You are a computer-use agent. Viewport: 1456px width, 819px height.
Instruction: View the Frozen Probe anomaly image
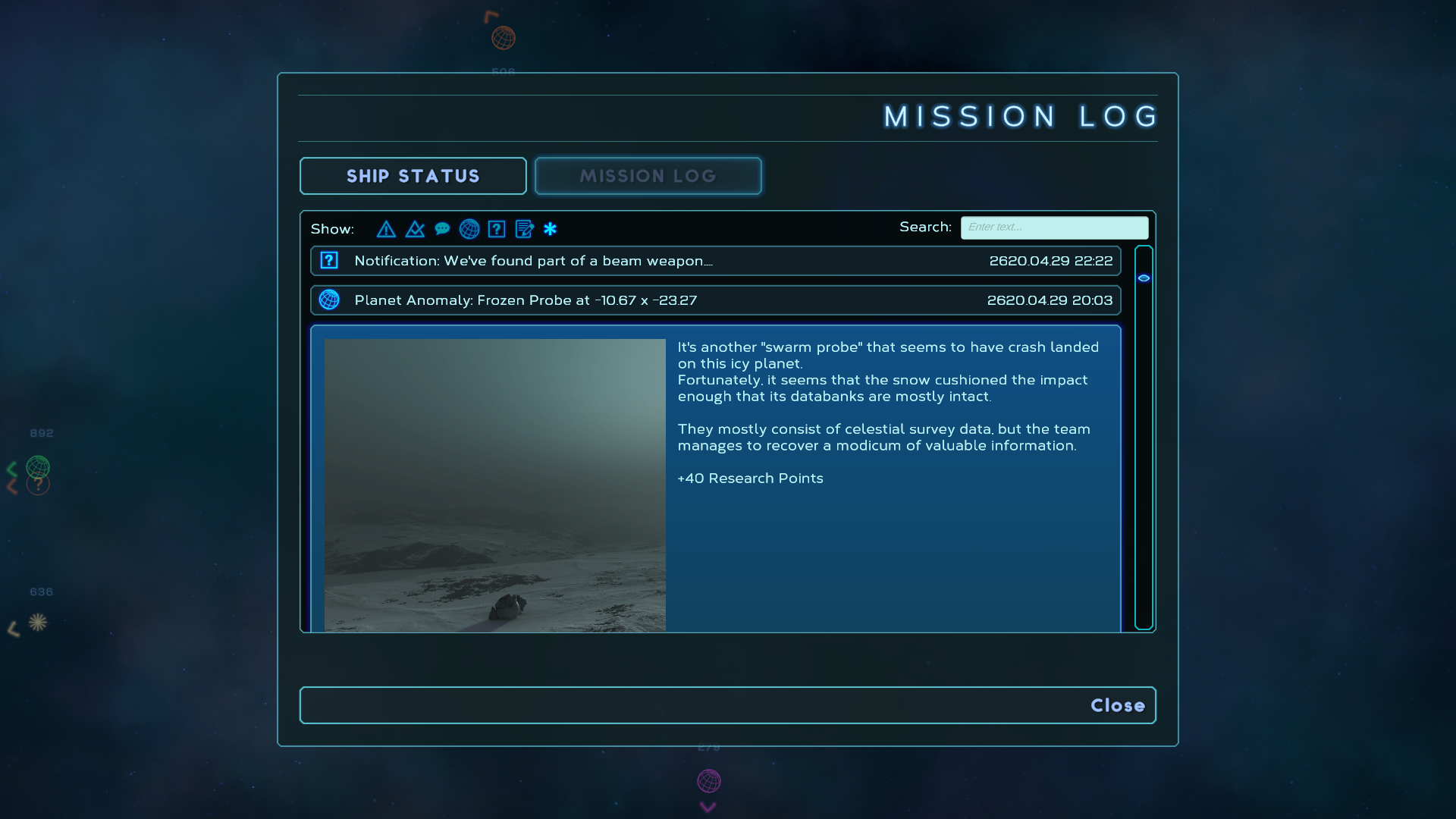pyautogui.click(x=494, y=485)
